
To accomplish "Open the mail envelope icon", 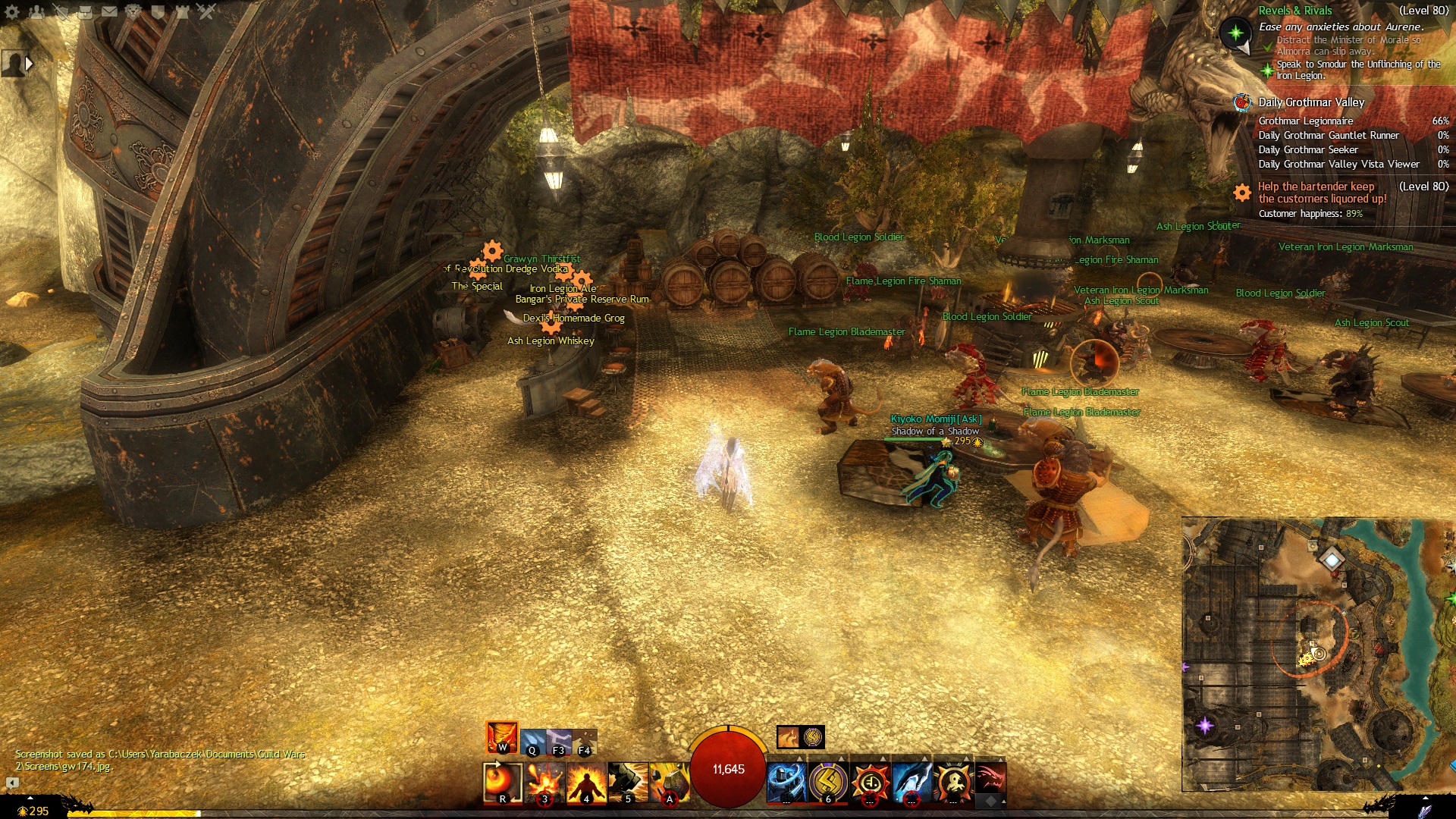I will coord(109,11).
